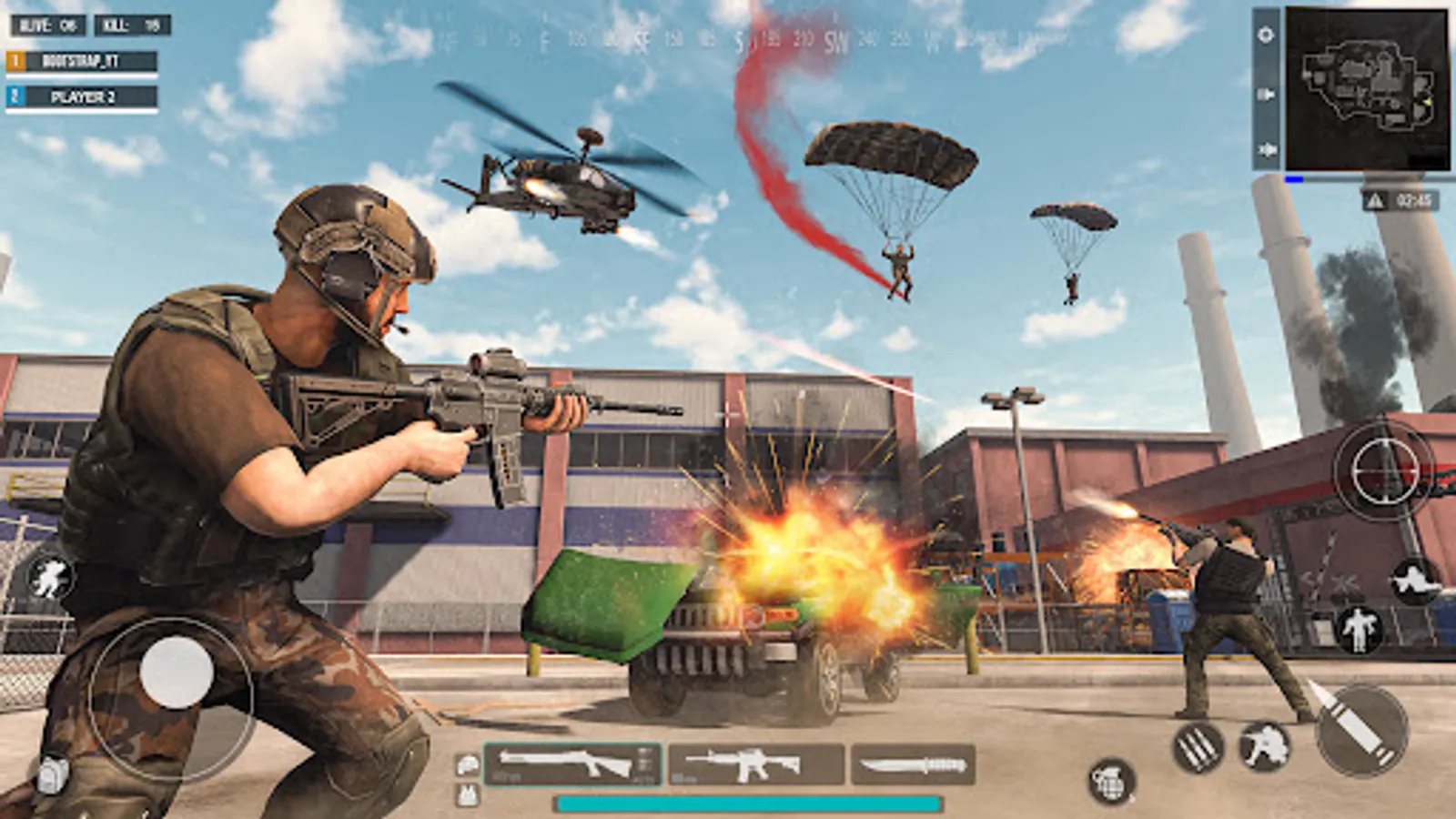Select BOOTSTRAP_TT in the leaderboard
1456x819 pixels.
point(82,62)
